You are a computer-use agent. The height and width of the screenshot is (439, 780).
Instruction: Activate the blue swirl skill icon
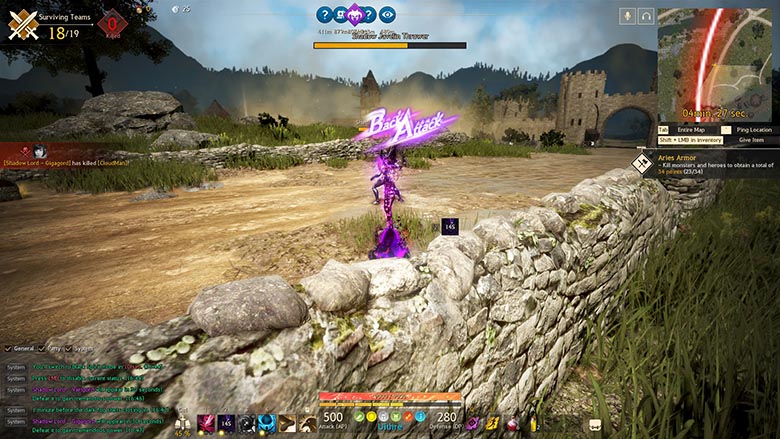[266, 423]
